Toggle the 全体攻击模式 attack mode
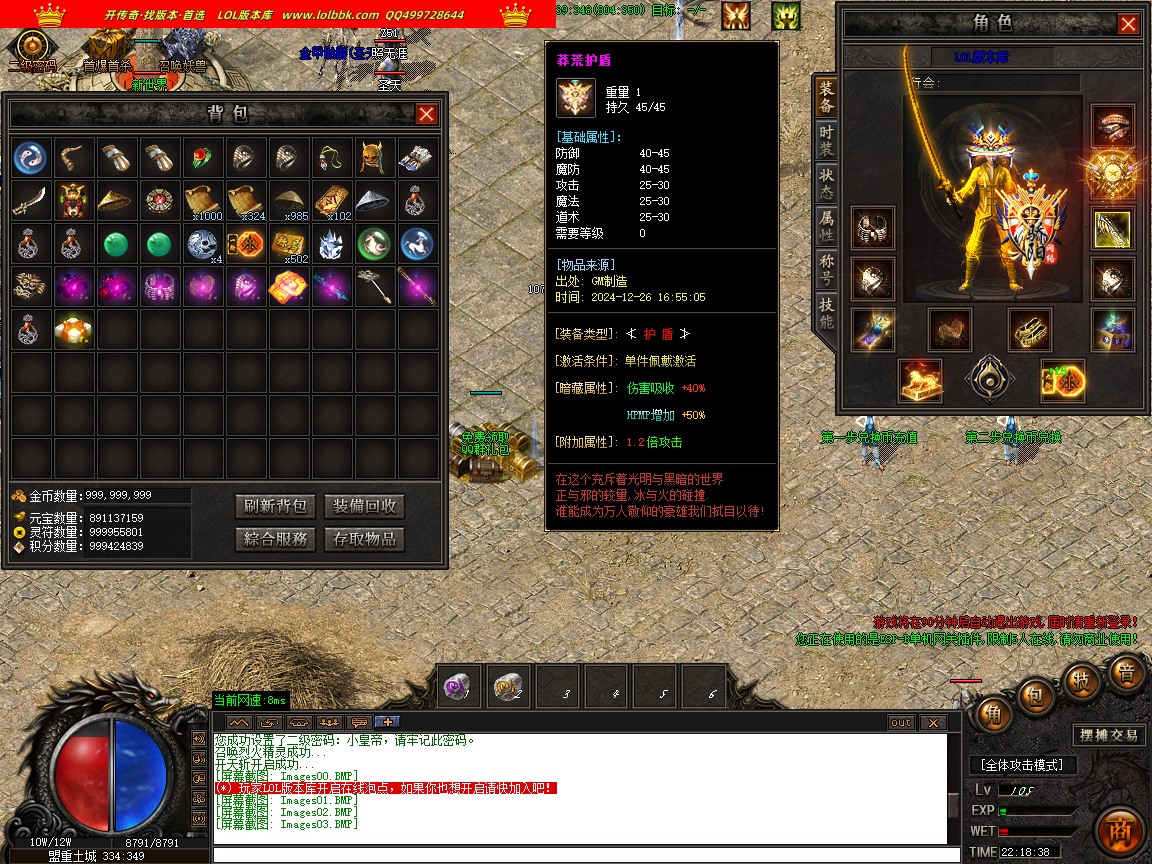 [1021, 765]
